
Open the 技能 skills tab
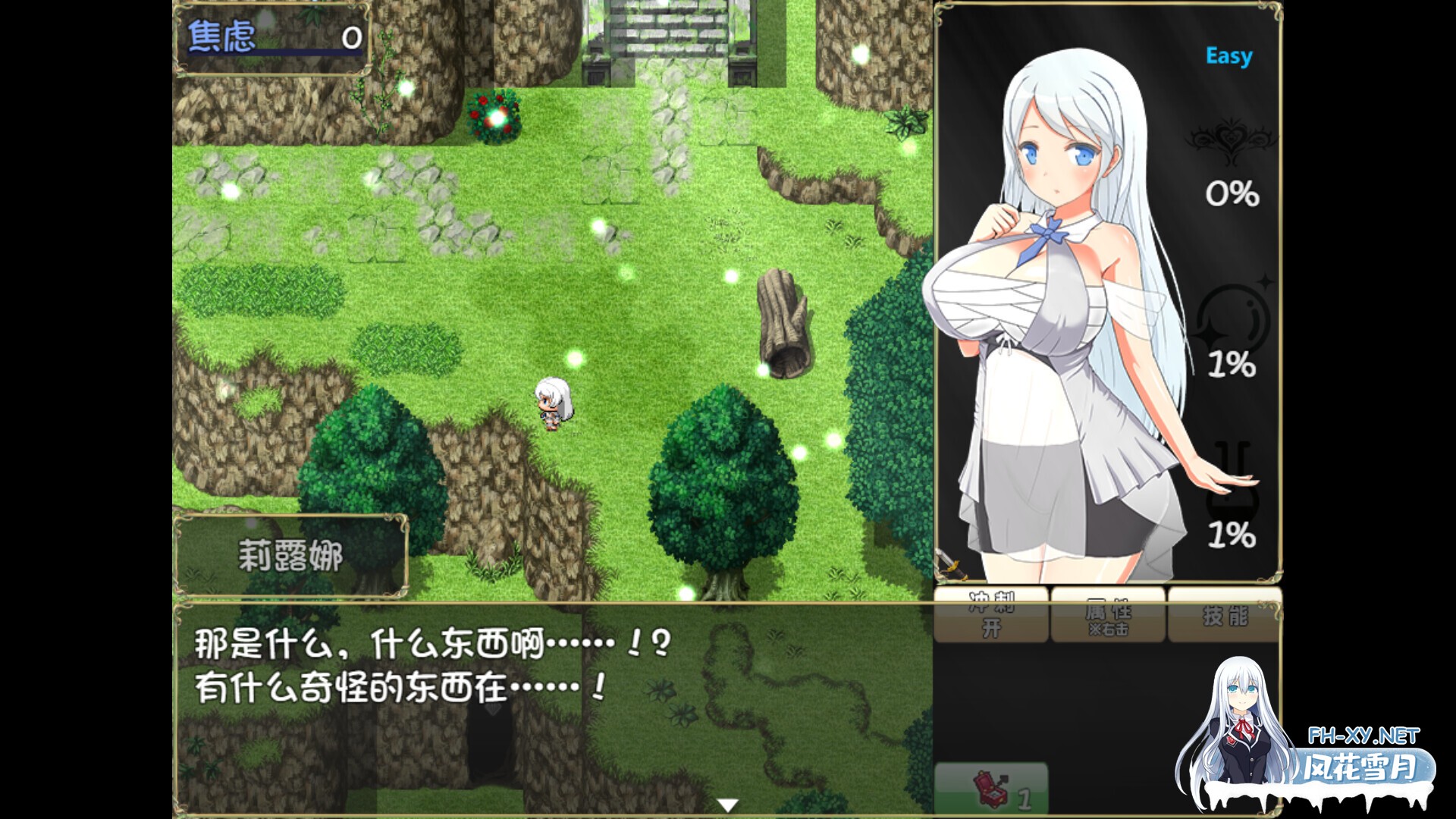click(x=1225, y=616)
